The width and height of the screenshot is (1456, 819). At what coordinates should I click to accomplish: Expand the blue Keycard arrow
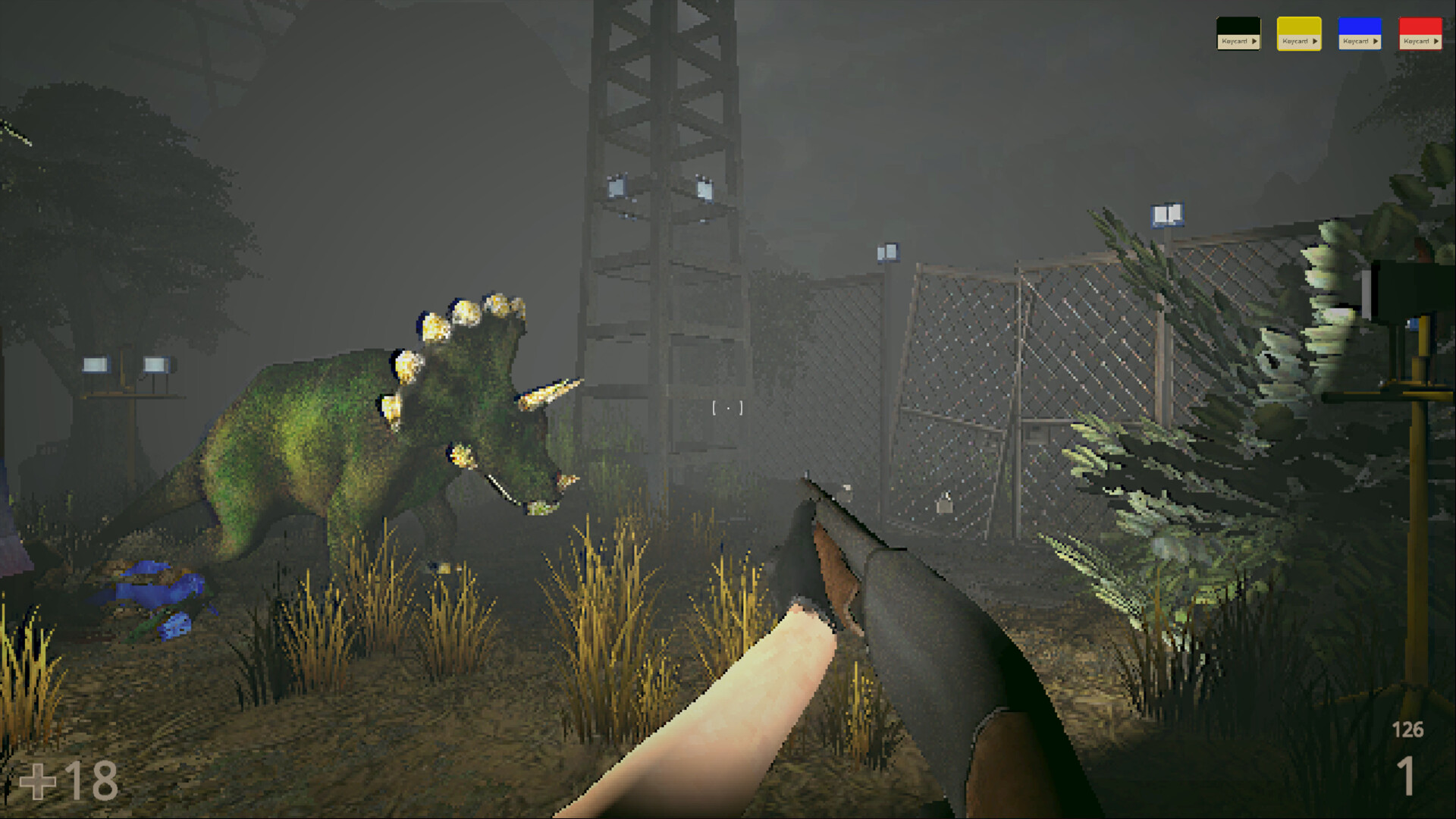[1376, 41]
